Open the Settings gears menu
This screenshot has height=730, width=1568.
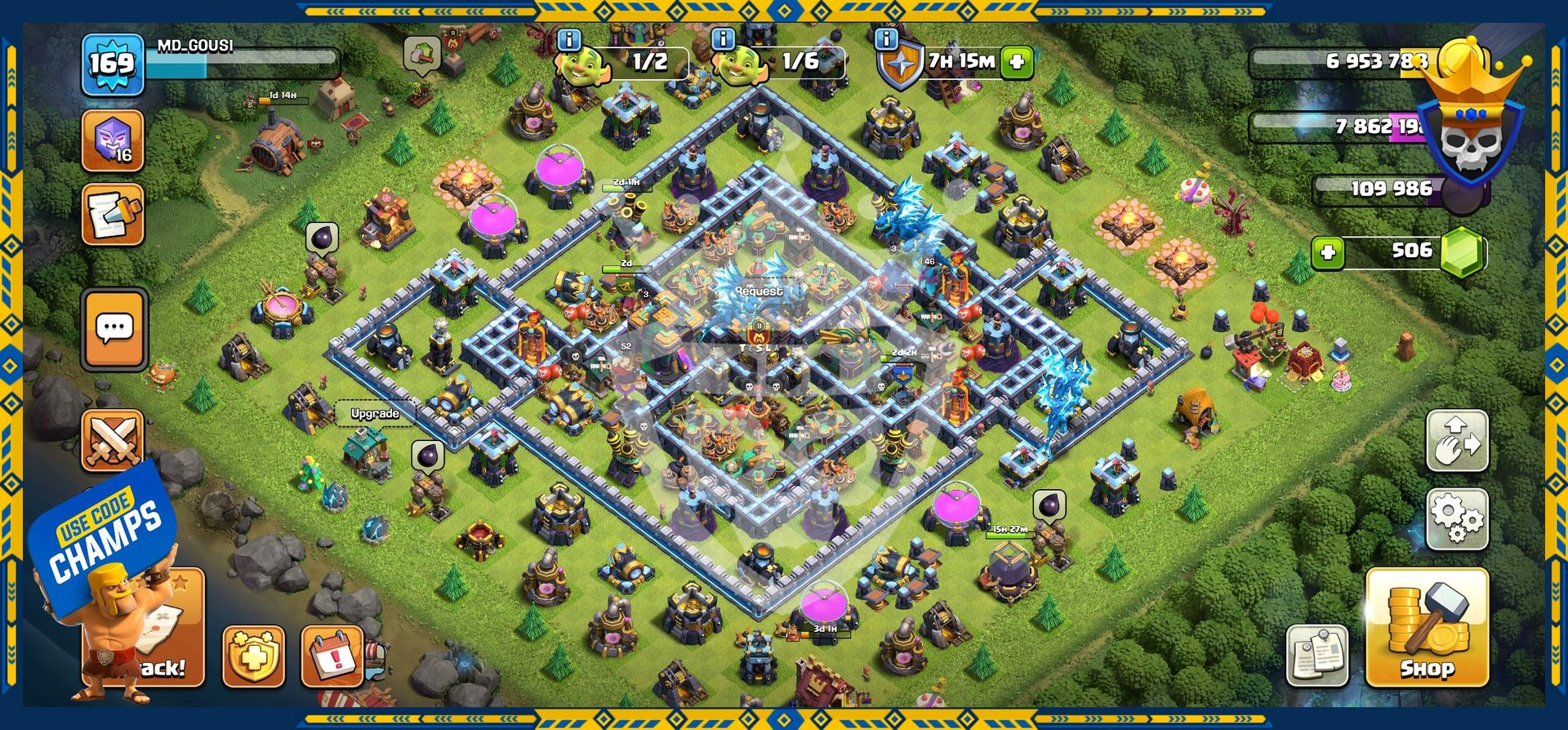[x=1457, y=519]
